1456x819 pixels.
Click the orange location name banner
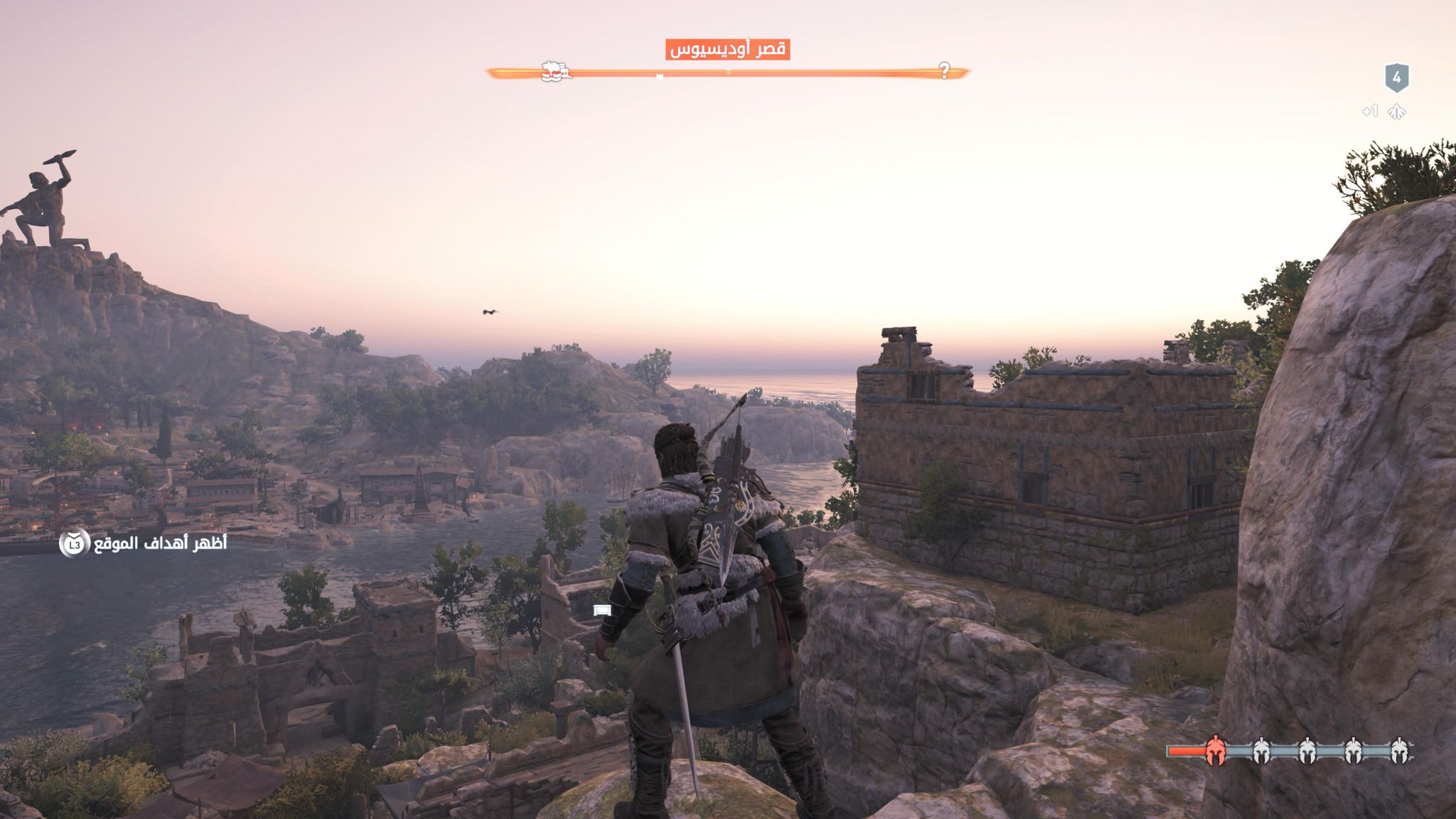tap(728, 50)
